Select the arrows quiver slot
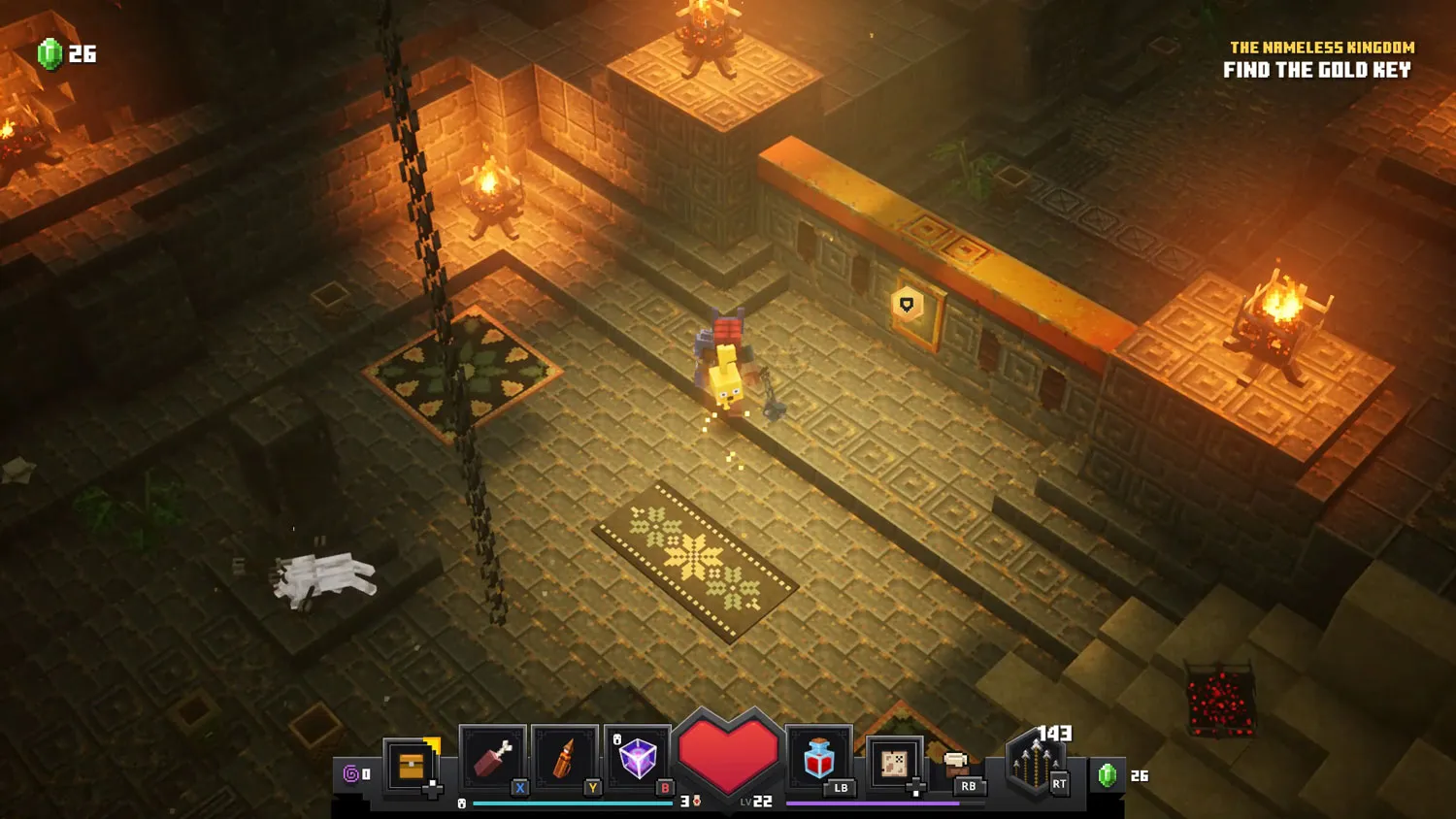The height and width of the screenshot is (819, 1456). coord(1035,765)
